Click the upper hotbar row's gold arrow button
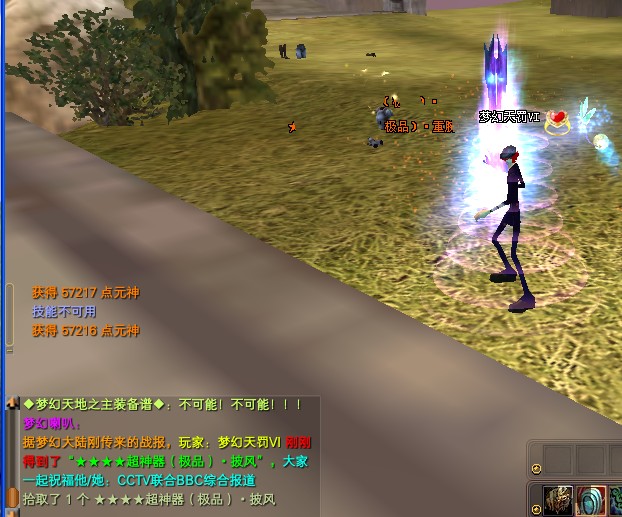This screenshot has height=517, width=622. pos(537,467)
